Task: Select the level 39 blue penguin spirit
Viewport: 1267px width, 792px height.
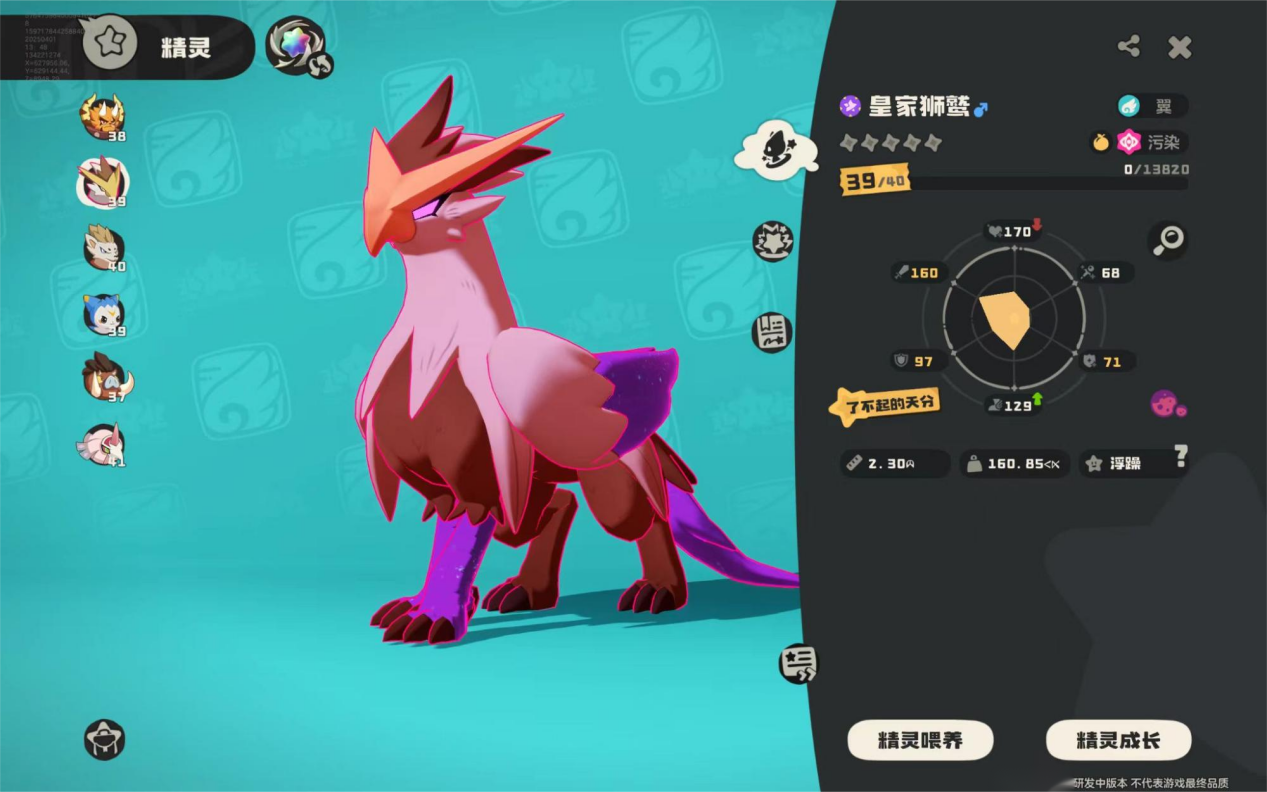Action: pos(103,315)
